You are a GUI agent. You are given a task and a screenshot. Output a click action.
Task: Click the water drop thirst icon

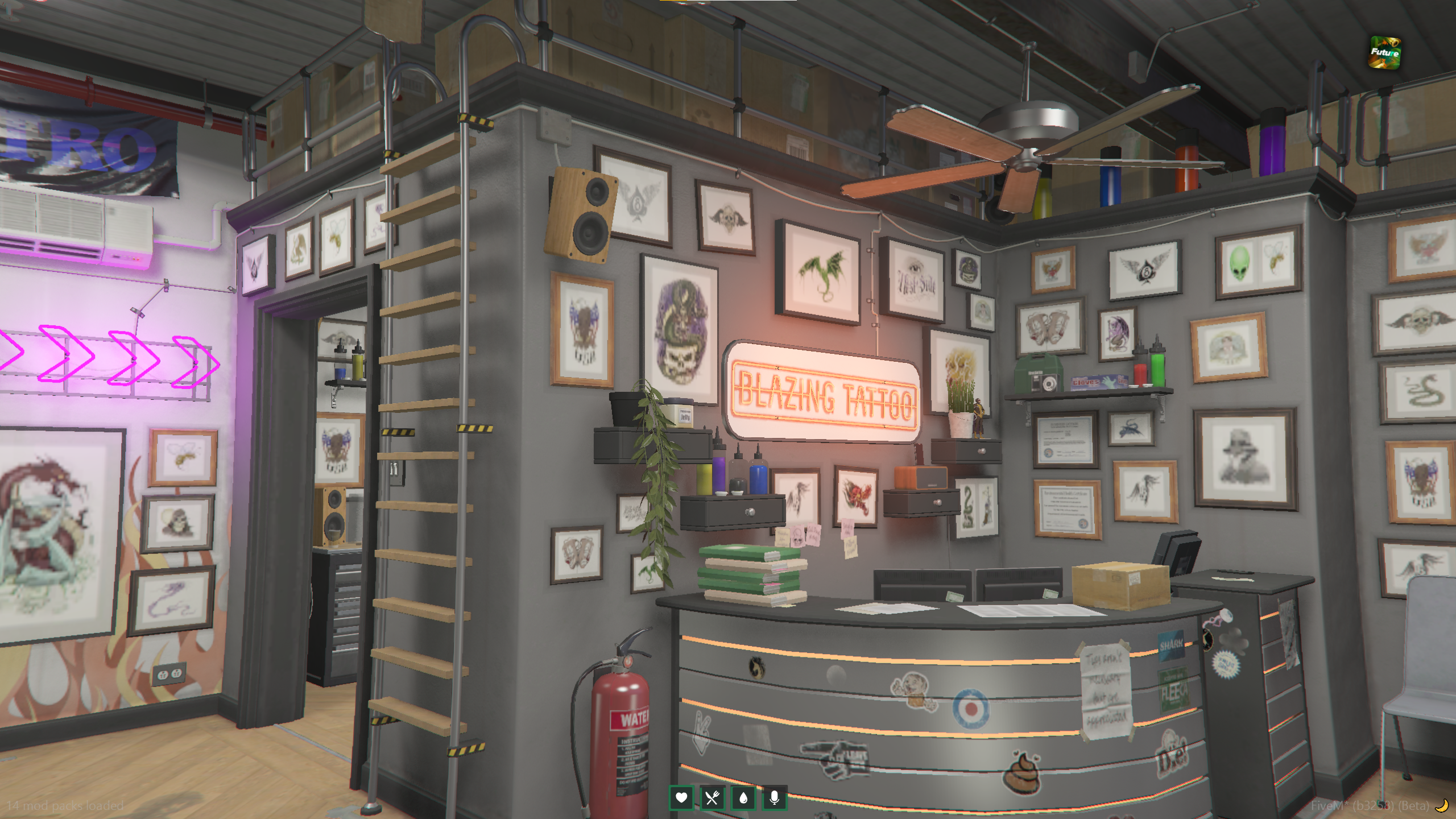pos(743,798)
